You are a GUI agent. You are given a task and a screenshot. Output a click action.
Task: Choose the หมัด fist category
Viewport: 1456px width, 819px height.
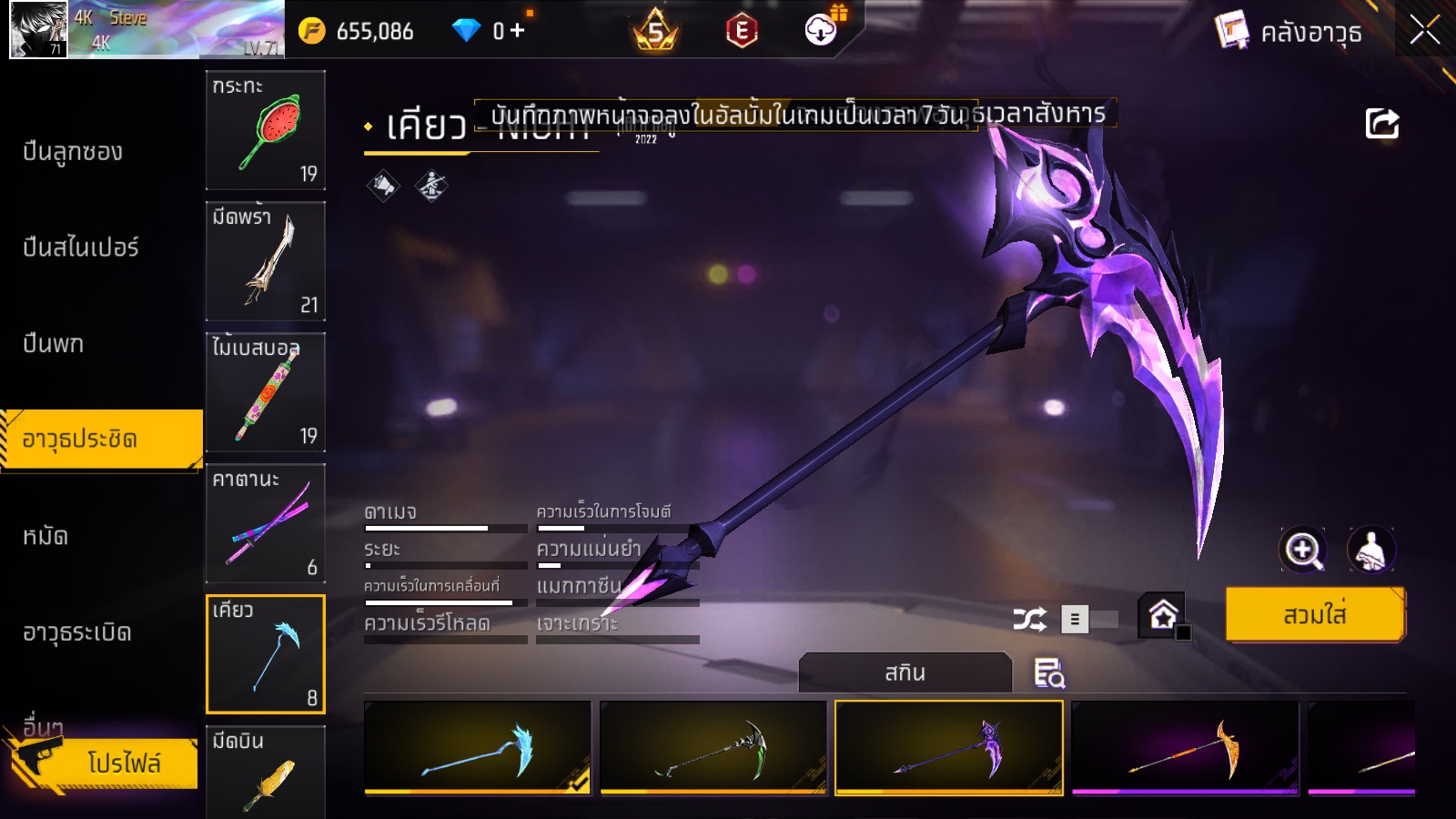pos(45,536)
